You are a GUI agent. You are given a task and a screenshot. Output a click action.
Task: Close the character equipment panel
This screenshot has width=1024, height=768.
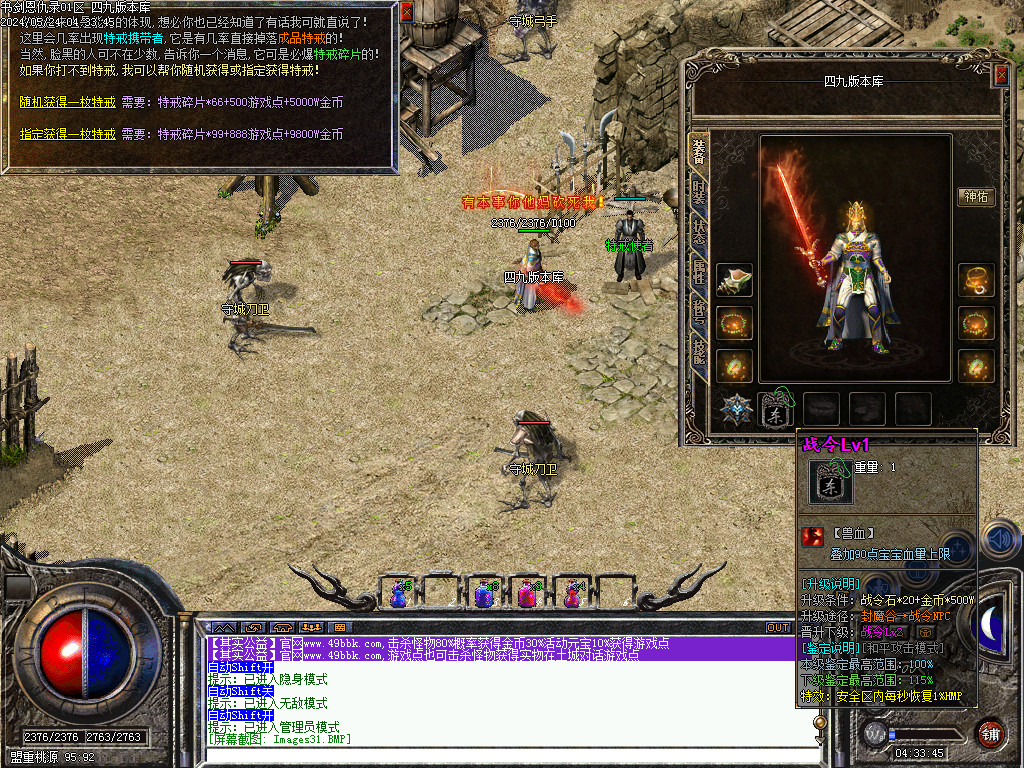tap(1001, 75)
